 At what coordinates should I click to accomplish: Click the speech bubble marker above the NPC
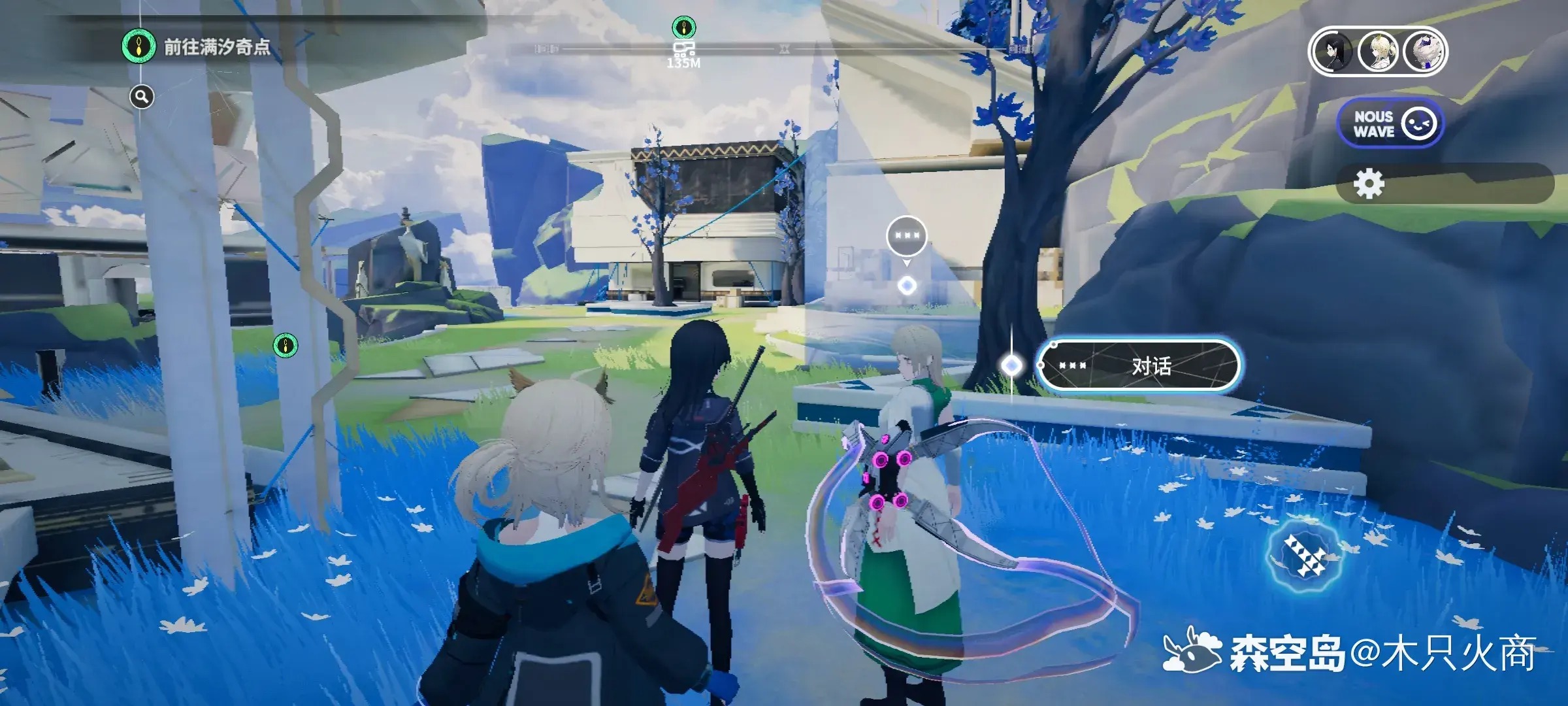pos(907,237)
